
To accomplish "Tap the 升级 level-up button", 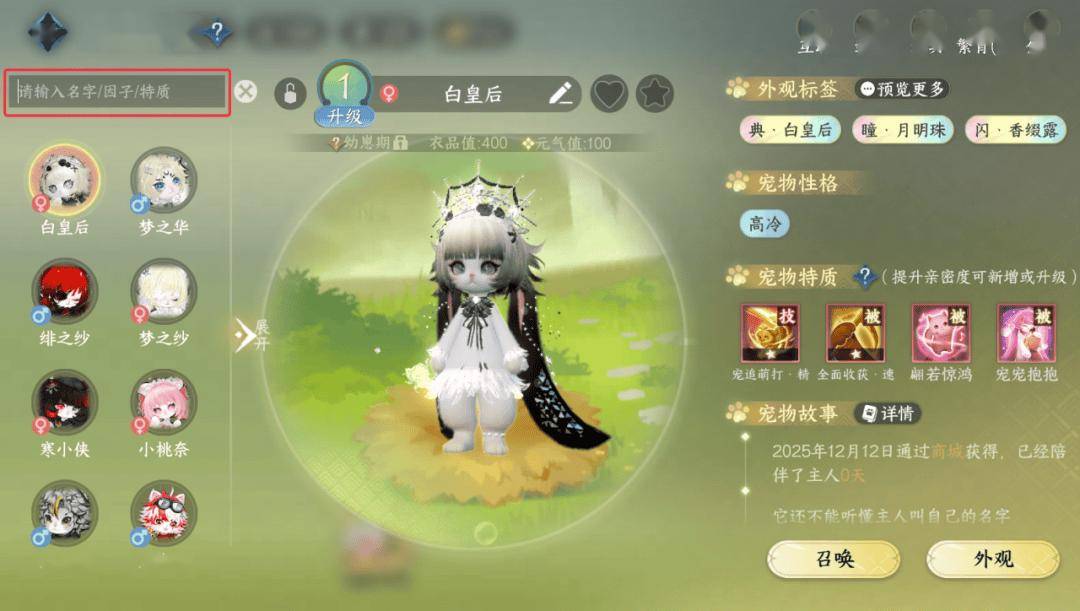I will click(x=344, y=116).
